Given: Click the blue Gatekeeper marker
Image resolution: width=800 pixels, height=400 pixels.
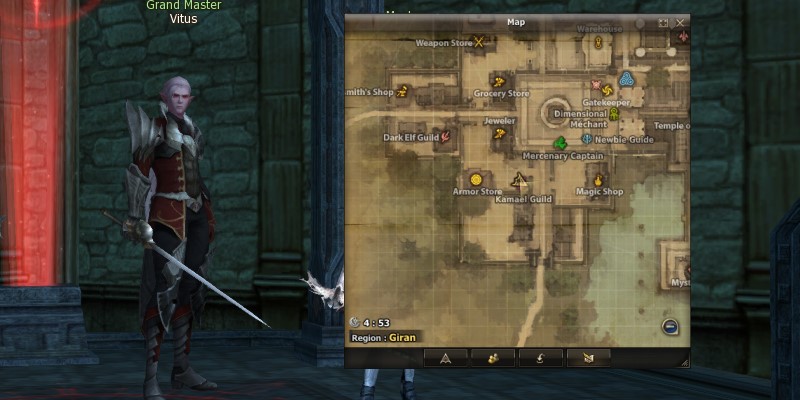Looking at the screenshot, I should click(x=627, y=80).
